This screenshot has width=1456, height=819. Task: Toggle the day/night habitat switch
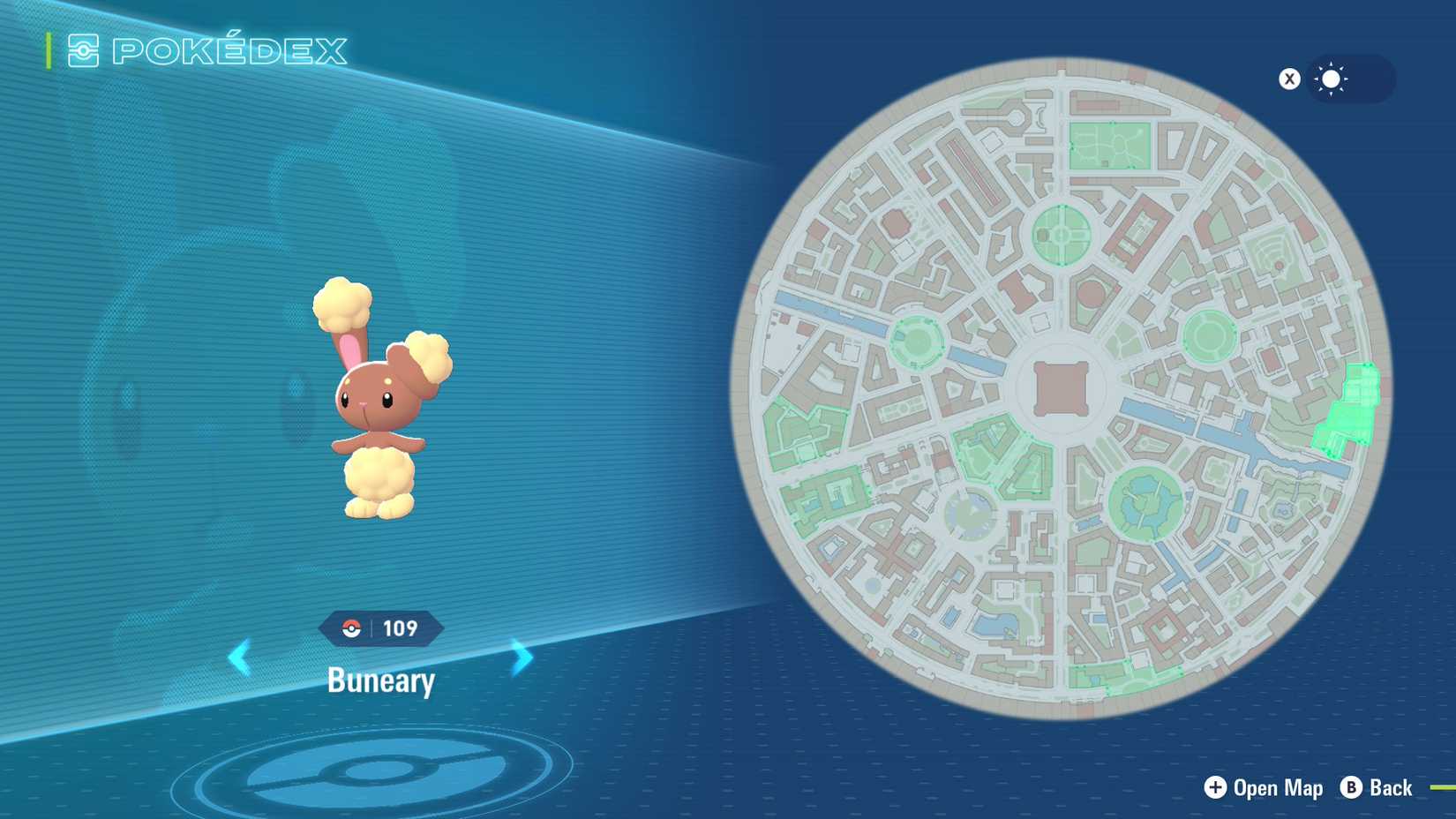click(1348, 79)
